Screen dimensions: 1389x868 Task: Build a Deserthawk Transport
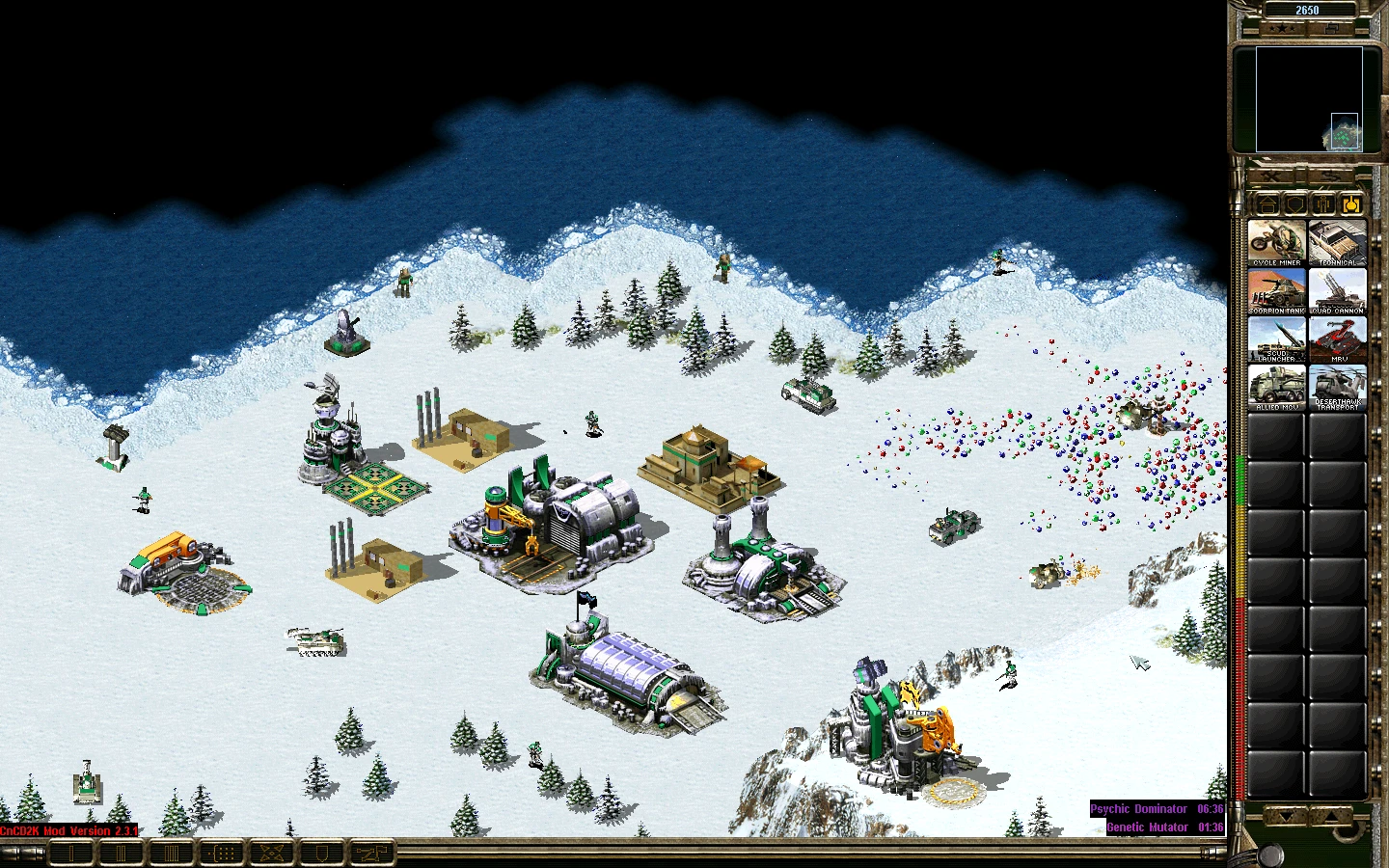pyautogui.click(x=1337, y=386)
